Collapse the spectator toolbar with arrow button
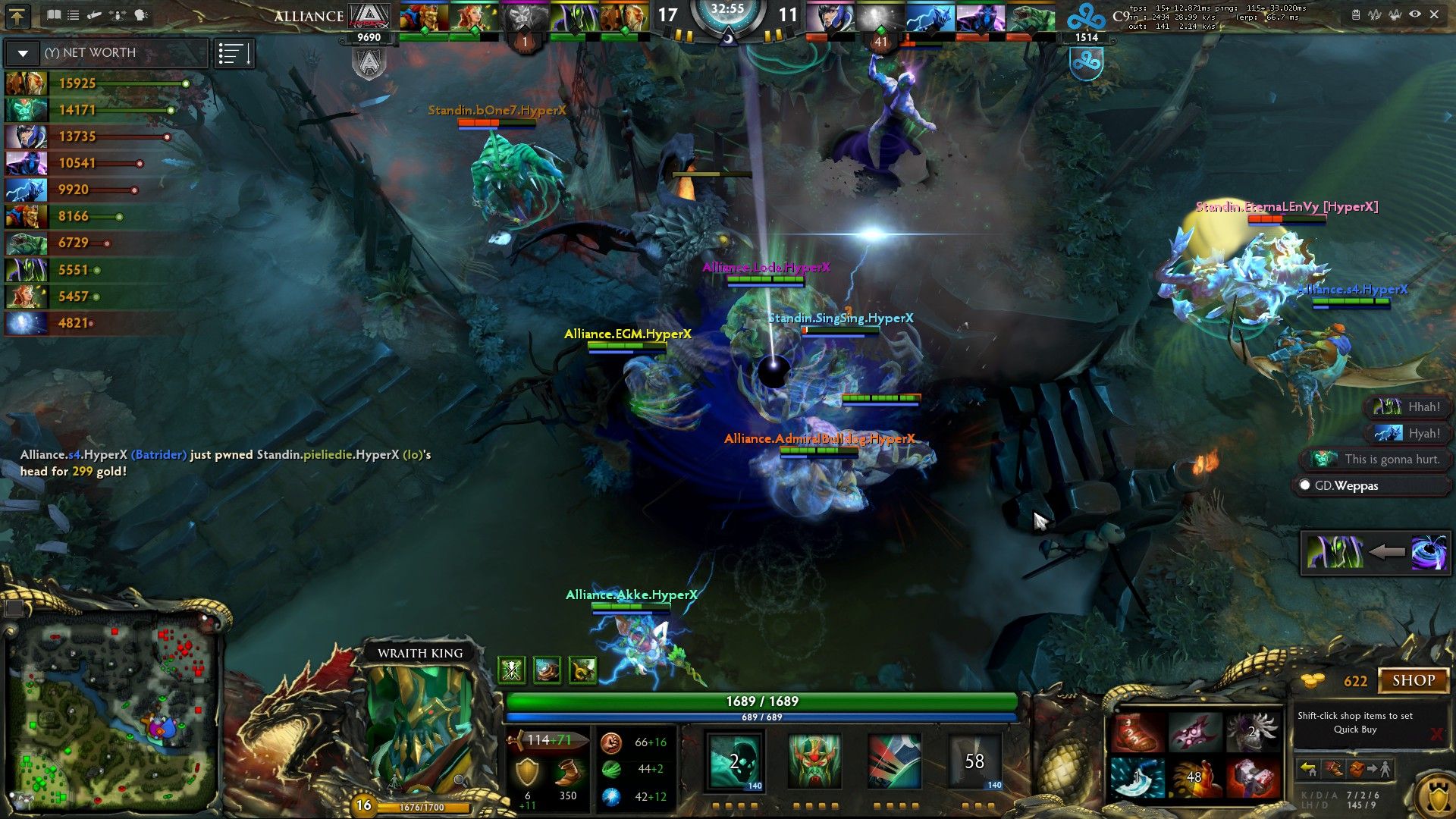 pos(18,16)
